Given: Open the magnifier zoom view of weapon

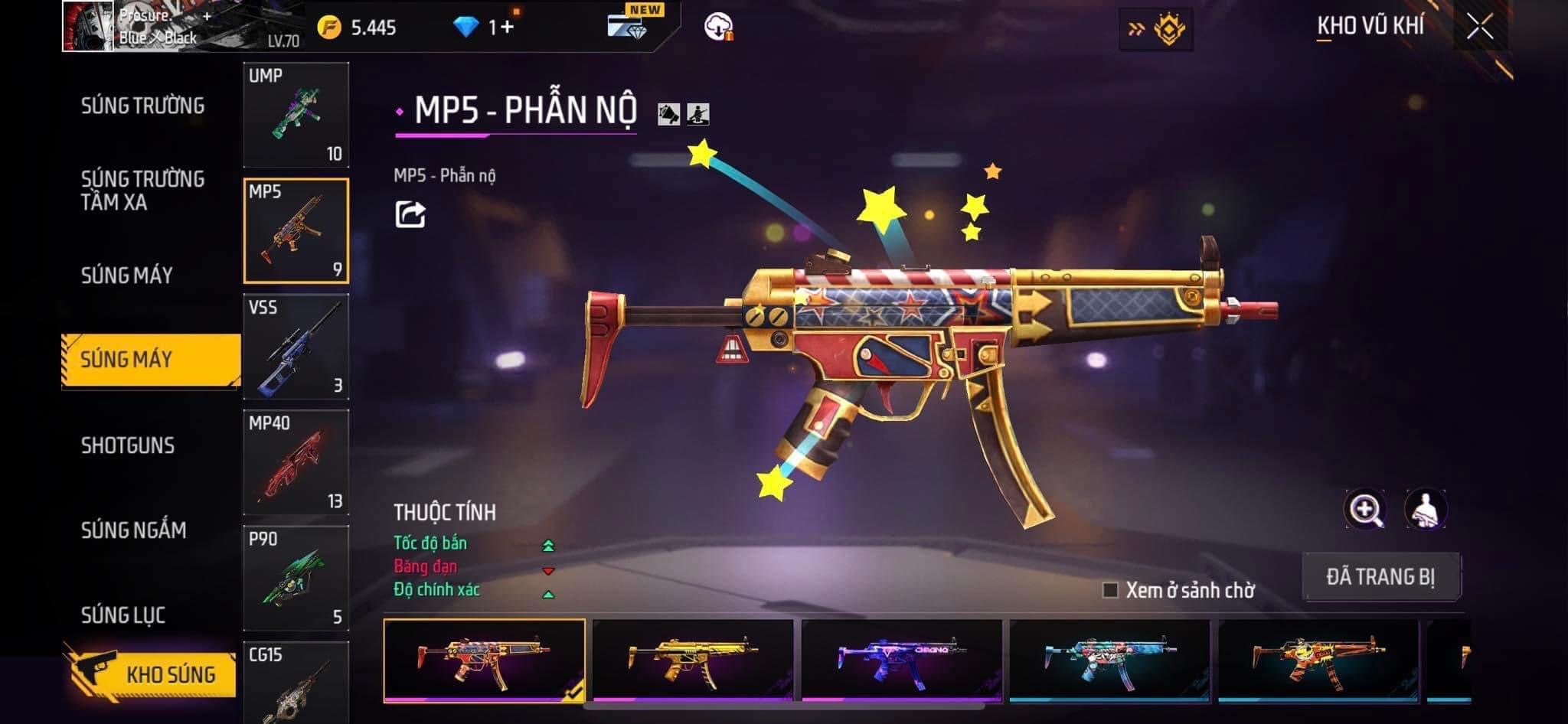Looking at the screenshot, I should (x=1364, y=510).
